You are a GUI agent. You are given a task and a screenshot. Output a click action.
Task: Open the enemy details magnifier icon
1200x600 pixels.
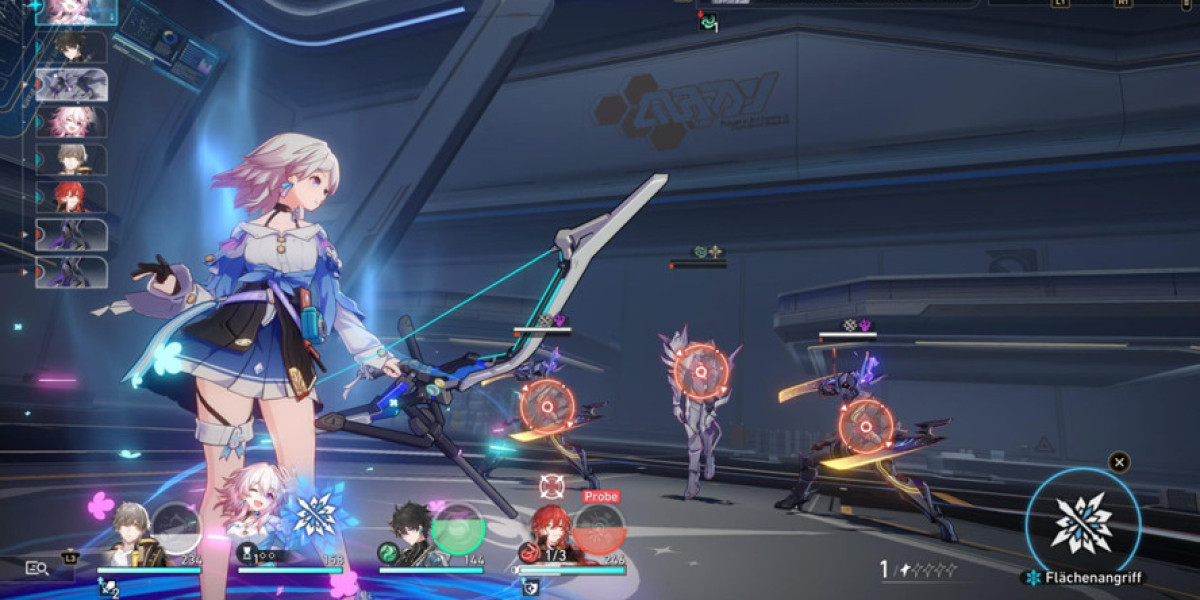point(37,568)
